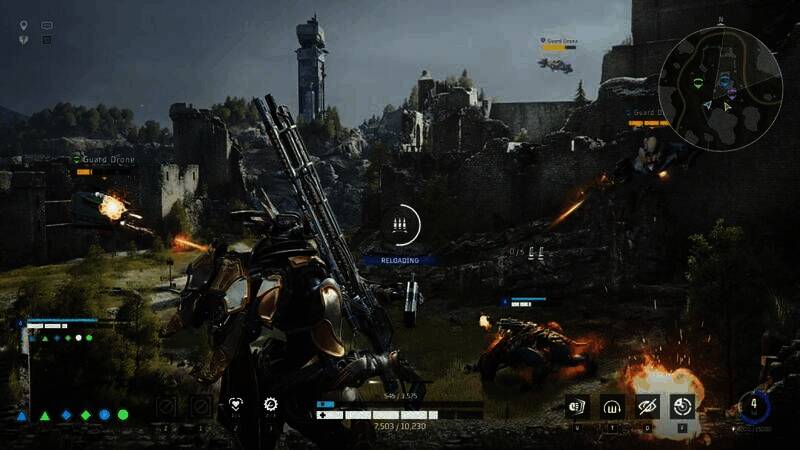Open the circular minimap

pos(719,88)
